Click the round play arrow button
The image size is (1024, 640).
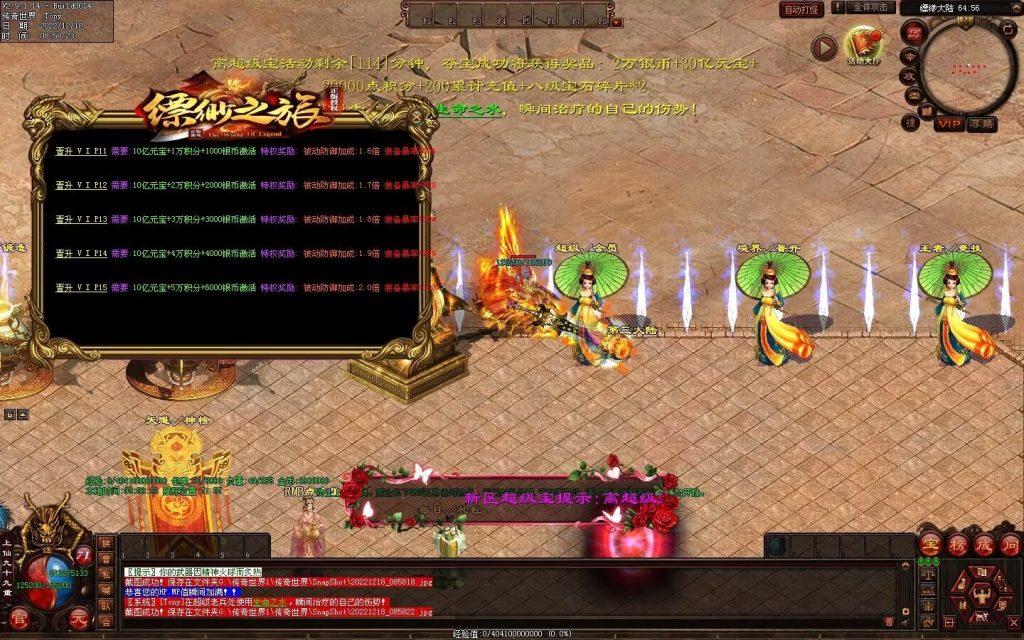(823, 47)
